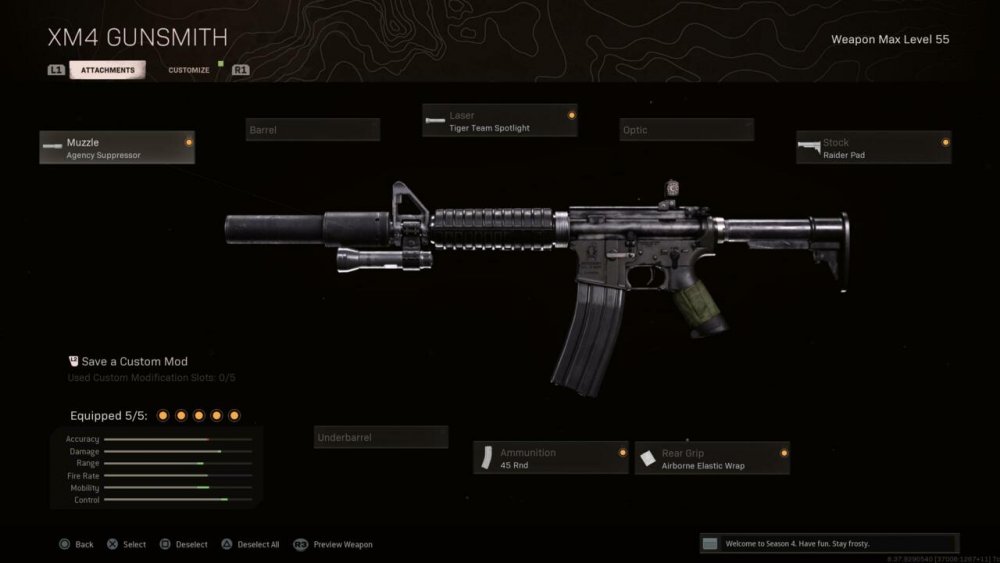Go Back from the gunsmith
This screenshot has height=563, width=1000.
(x=77, y=544)
